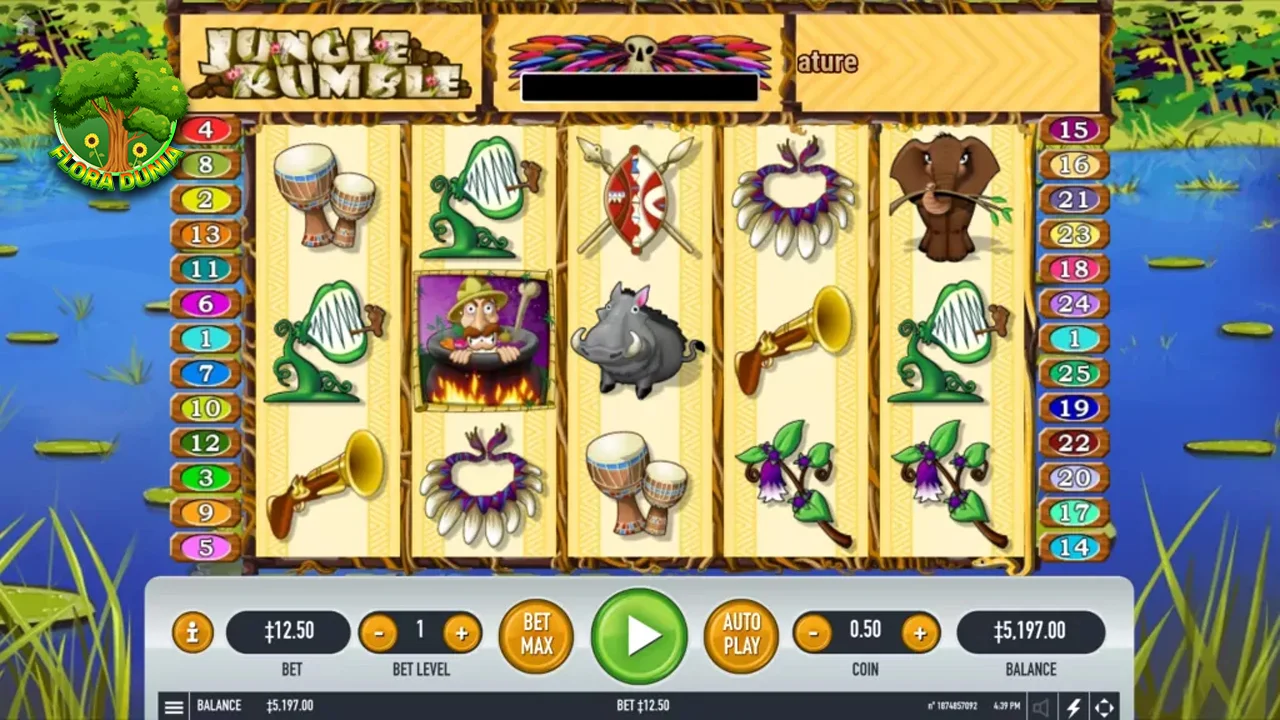Screen dimensions: 1280x720
Task: Activate BET MAX
Action: coord(536,635)
